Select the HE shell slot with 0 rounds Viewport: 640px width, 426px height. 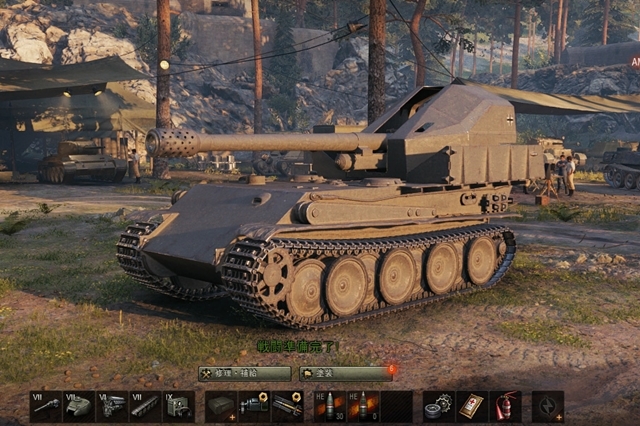(x=364, y=406)
